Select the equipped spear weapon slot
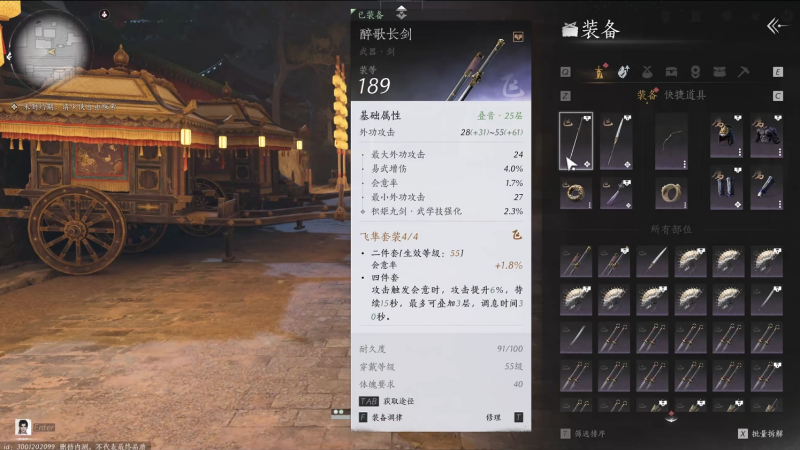The height and width of the screenshot is (450, 800). [x=616, y=141]
